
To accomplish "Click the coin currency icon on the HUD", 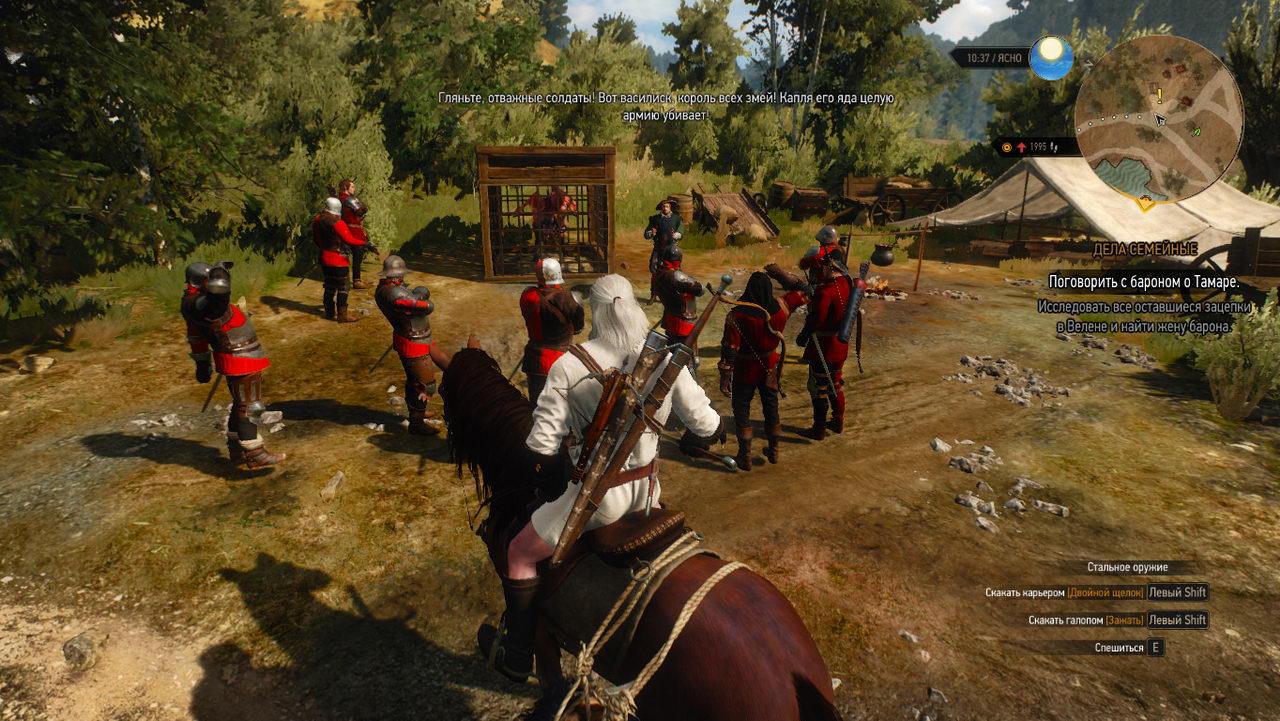I will click(x=1007, y=146).
